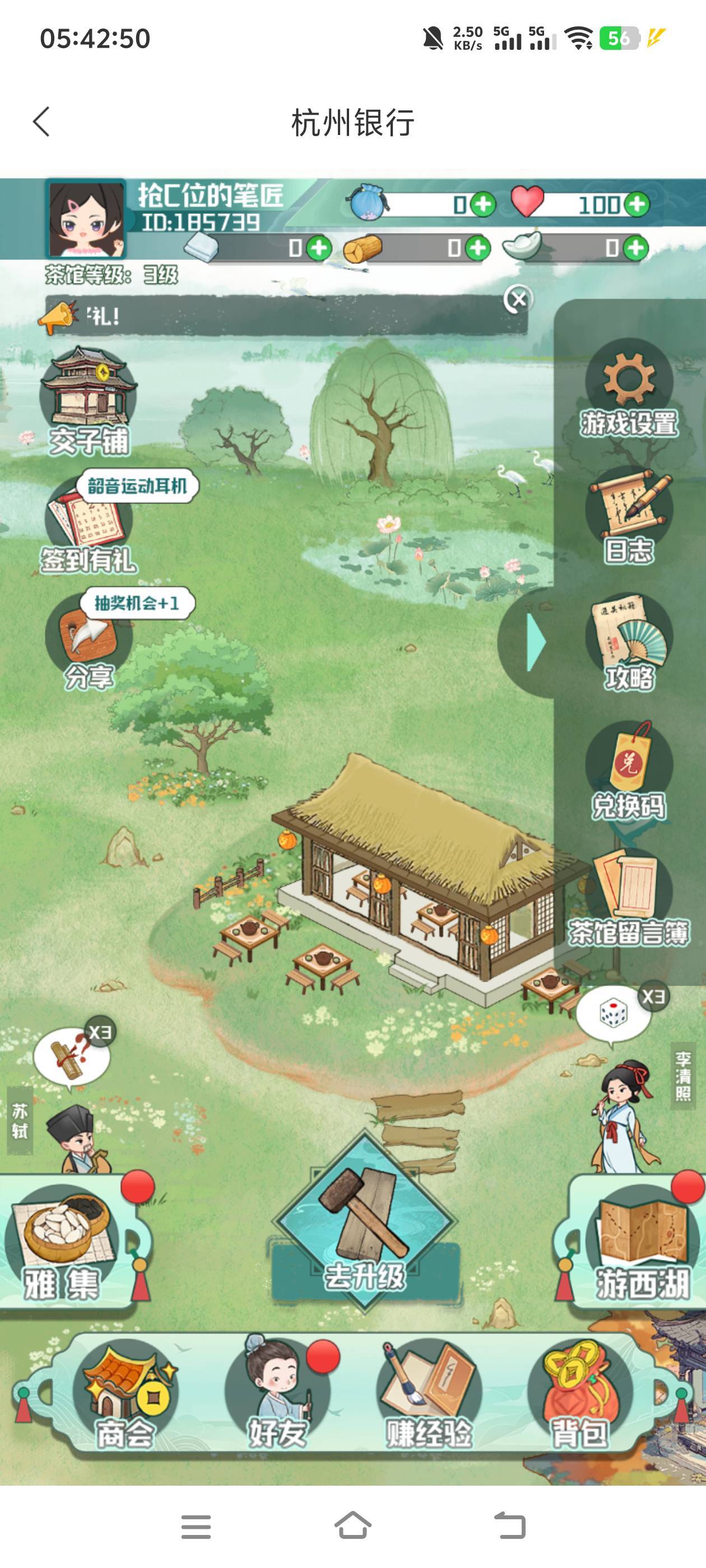Viewport: 706px width, 1568px height.
Task: Enter the 交子铺 shop building icon
Action: [88, 400]
